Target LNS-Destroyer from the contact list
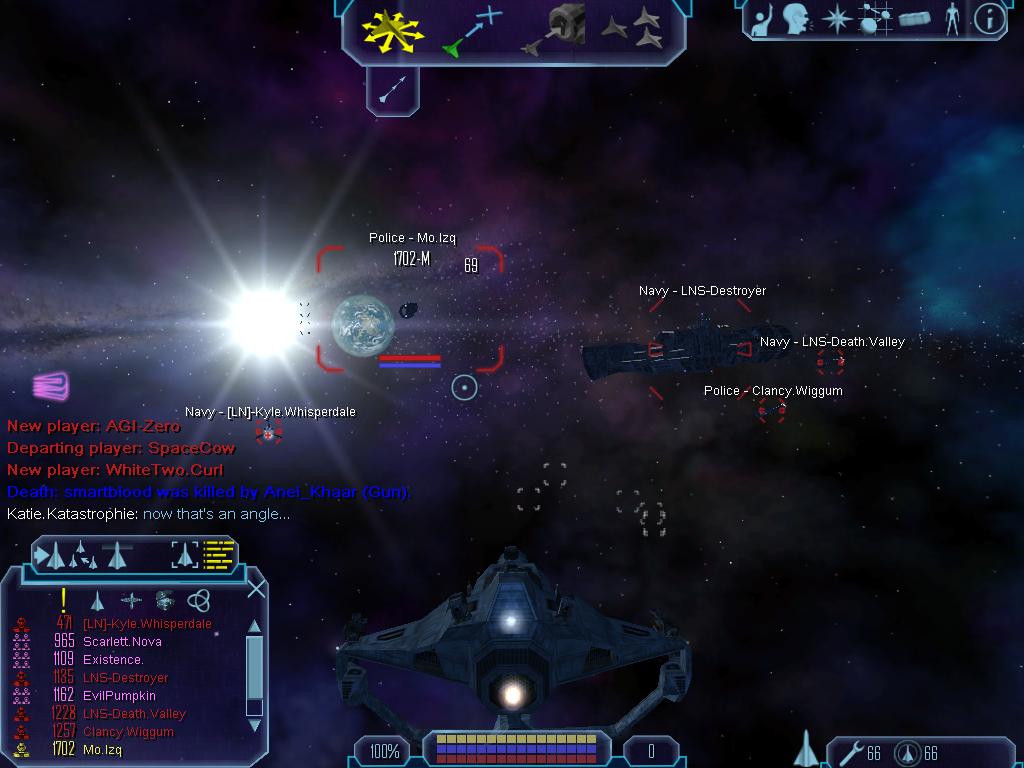The height and width of the screenshot is (768, 1024). [x=125, y=678]
